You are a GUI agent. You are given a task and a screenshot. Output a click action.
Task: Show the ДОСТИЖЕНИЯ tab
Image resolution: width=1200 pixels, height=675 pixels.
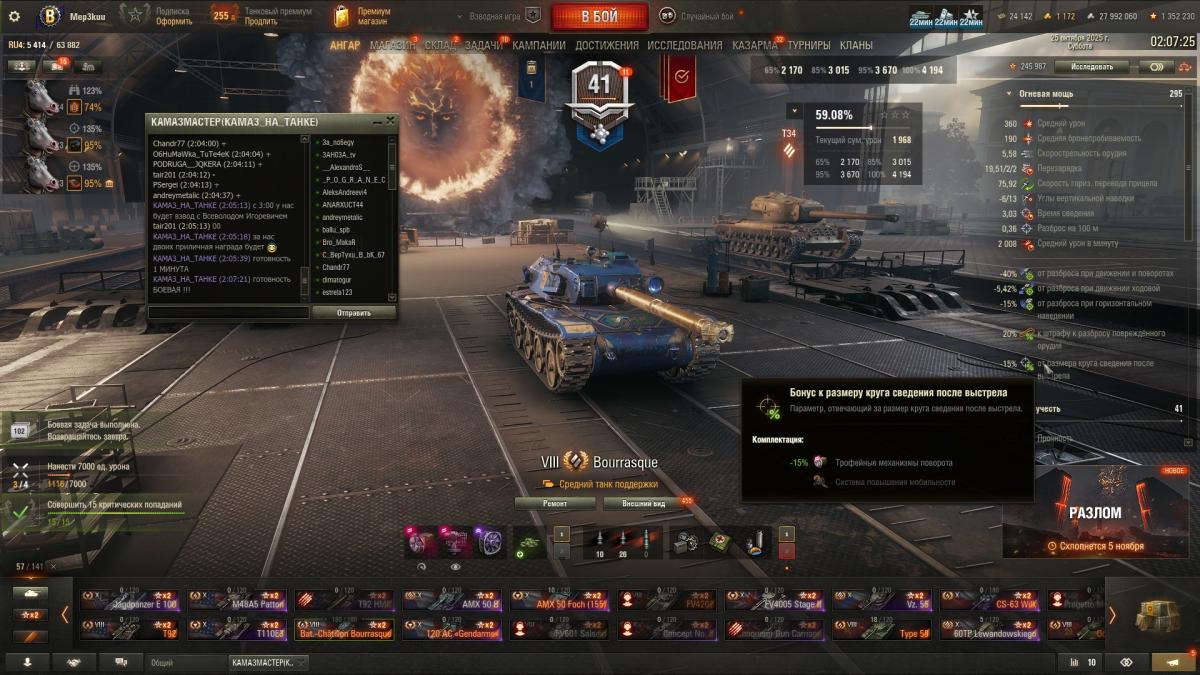[x=606, y=45]
